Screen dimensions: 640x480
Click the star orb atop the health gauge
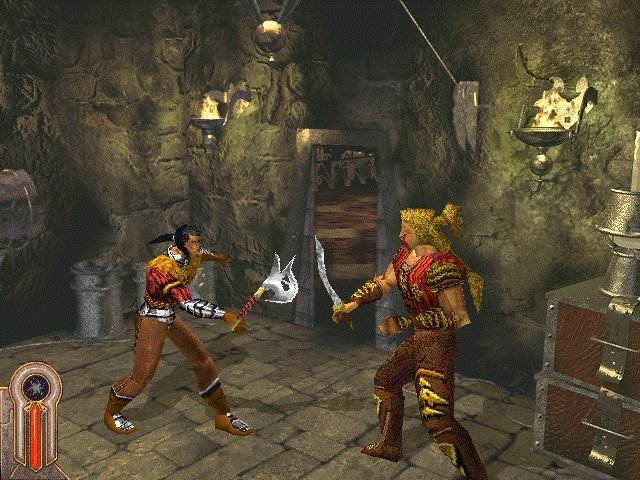(x=36, y=386)
